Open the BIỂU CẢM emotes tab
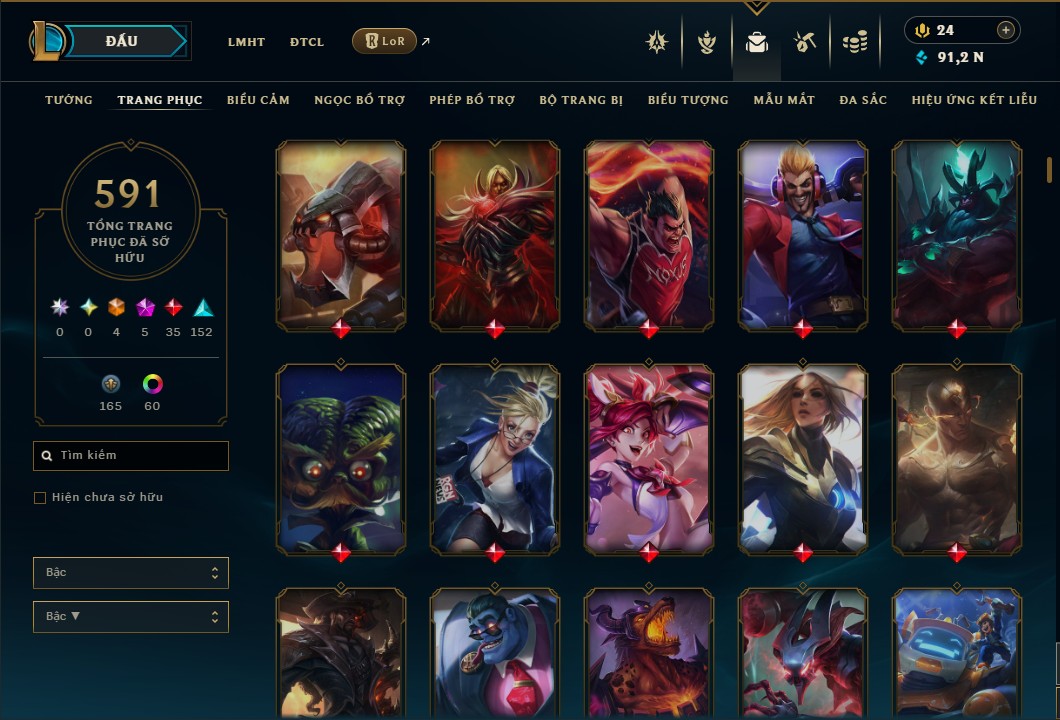1060x720 pixels. tap(258, 100)
